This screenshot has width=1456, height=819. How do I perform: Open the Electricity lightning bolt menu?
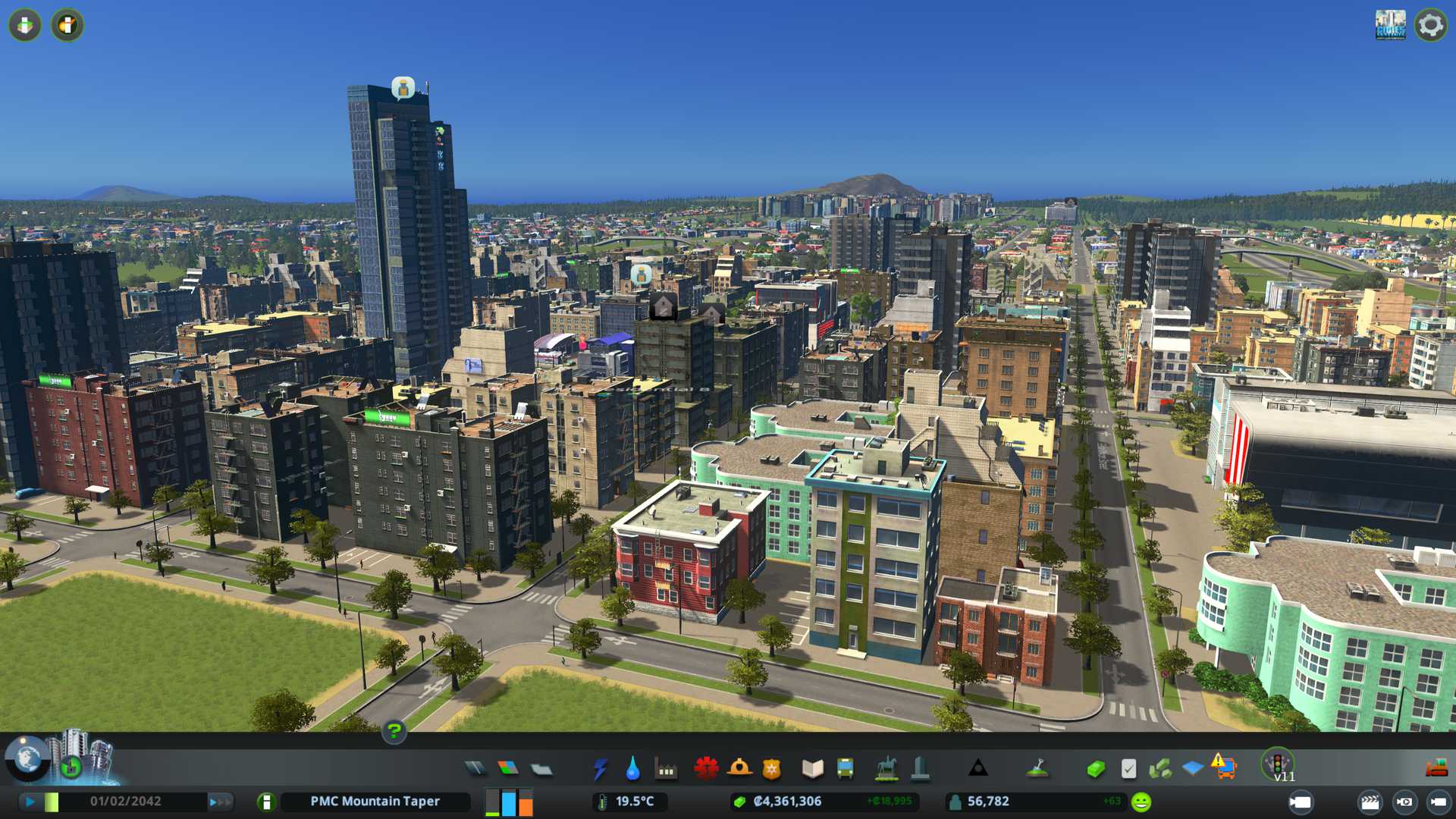600,769
